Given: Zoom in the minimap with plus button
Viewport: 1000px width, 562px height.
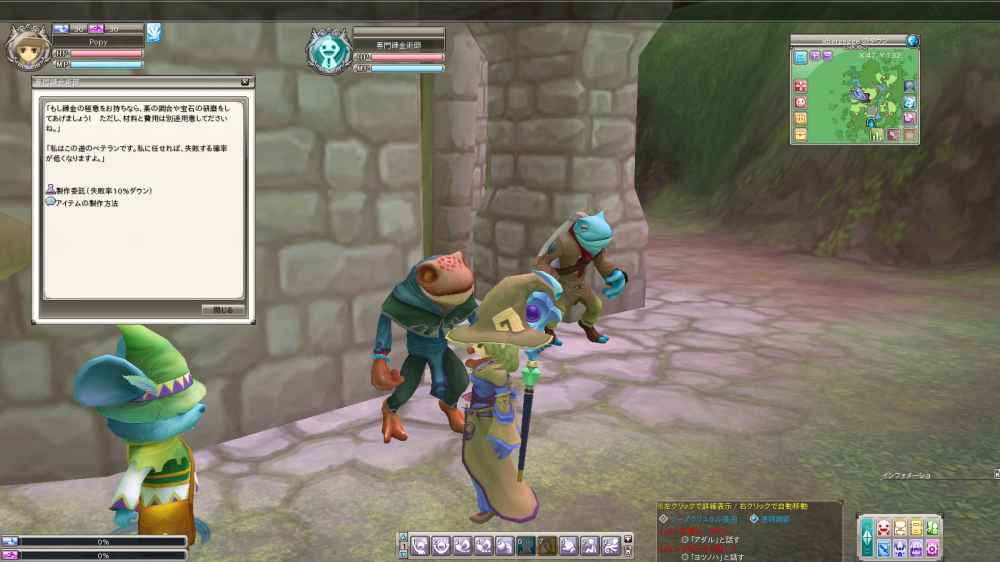Looking at the screenshot, I should (815, 56).
